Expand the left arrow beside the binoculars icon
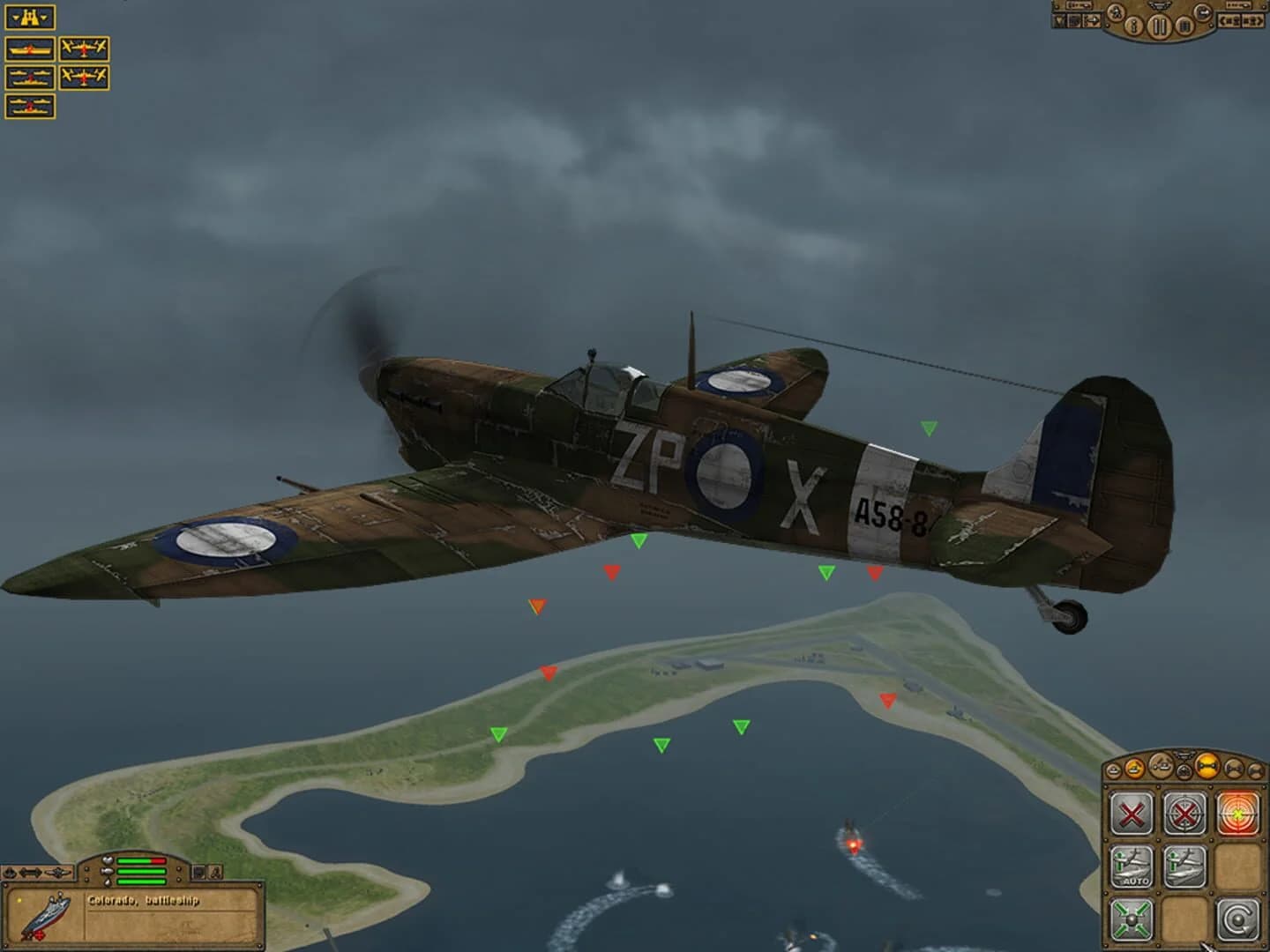Image resolution: width=1270 pixels, height=952 pixels. click(x=15, y=17)
